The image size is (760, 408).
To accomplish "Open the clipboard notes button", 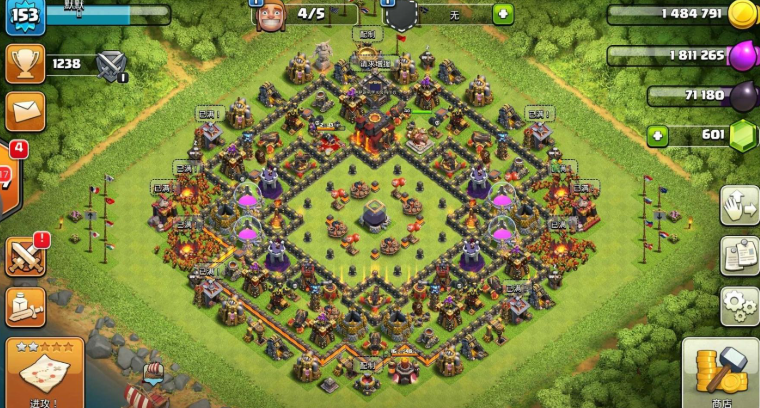I will pyautogui.click(x=738, y=255).
